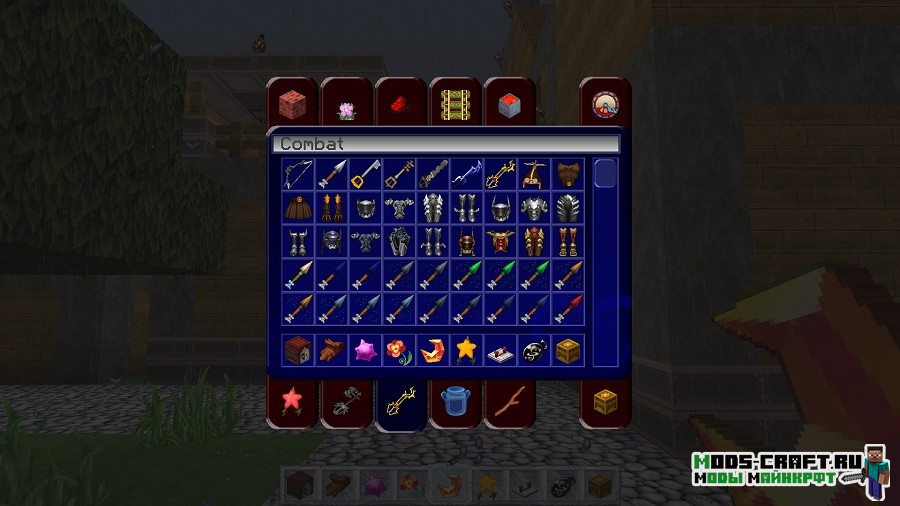Select the black bomb hotbar item
900x506 pixels.
click(535, 349)
